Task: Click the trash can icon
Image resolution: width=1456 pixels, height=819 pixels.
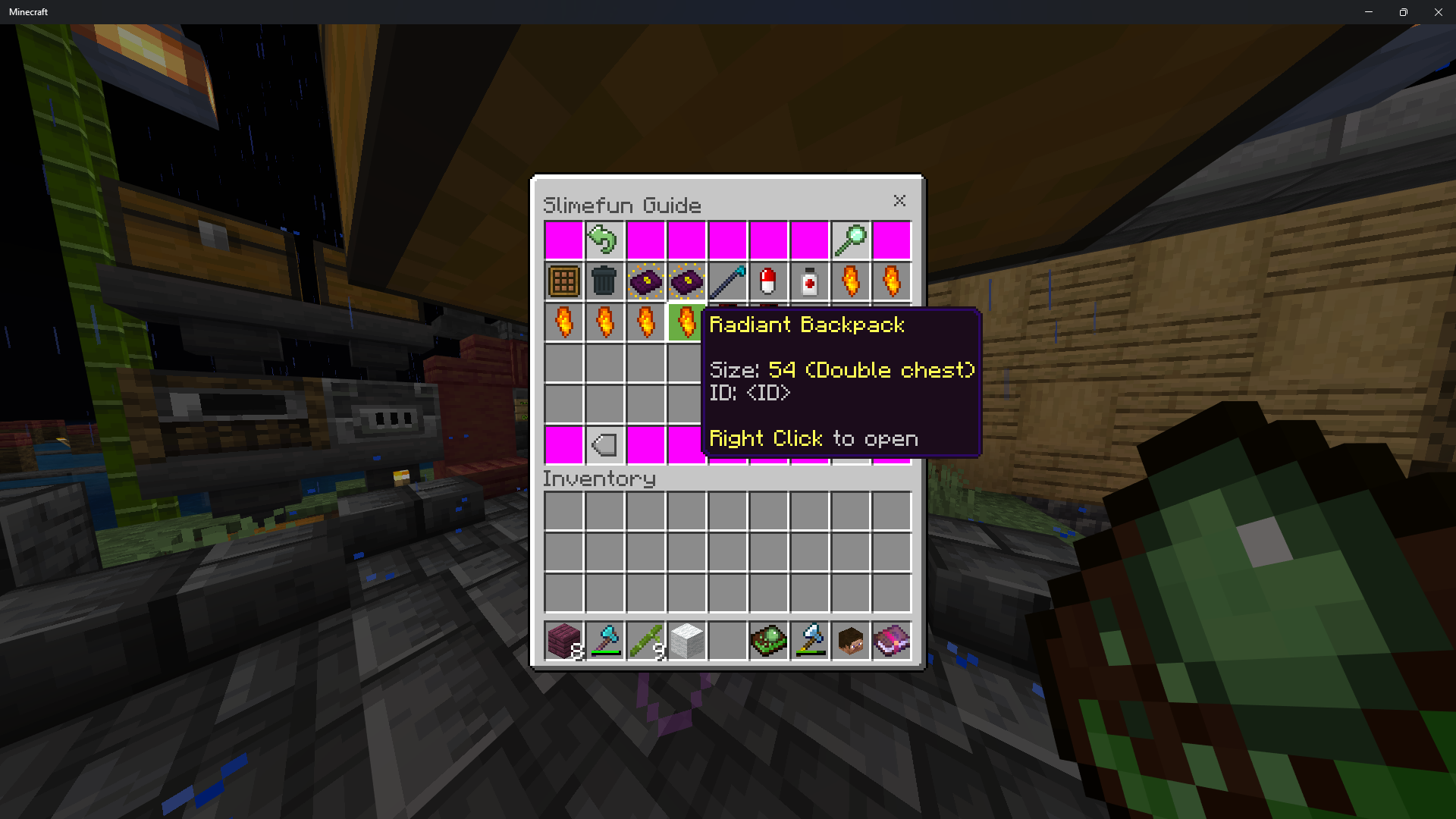Action: tap(604, 281)
